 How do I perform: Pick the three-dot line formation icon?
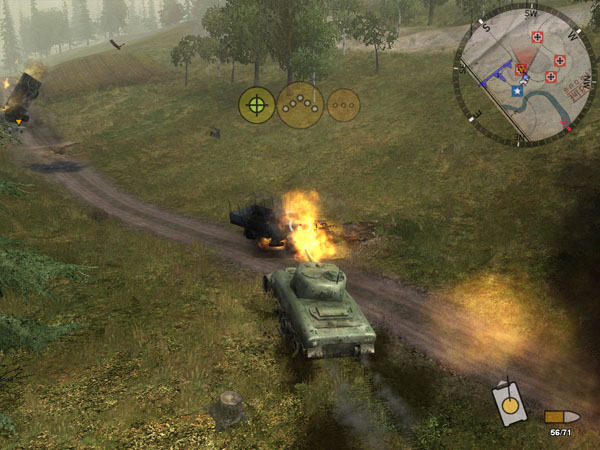(x=343, y=105)
